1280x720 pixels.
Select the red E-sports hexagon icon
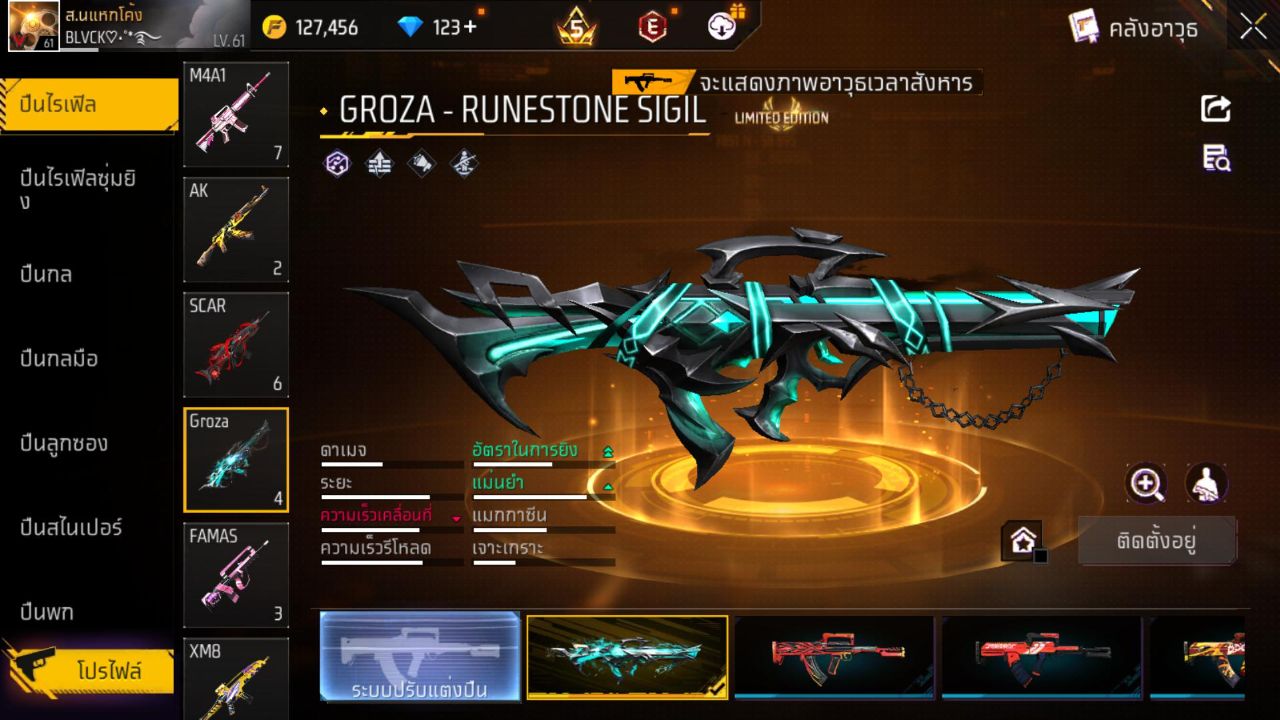coord(651,27)
